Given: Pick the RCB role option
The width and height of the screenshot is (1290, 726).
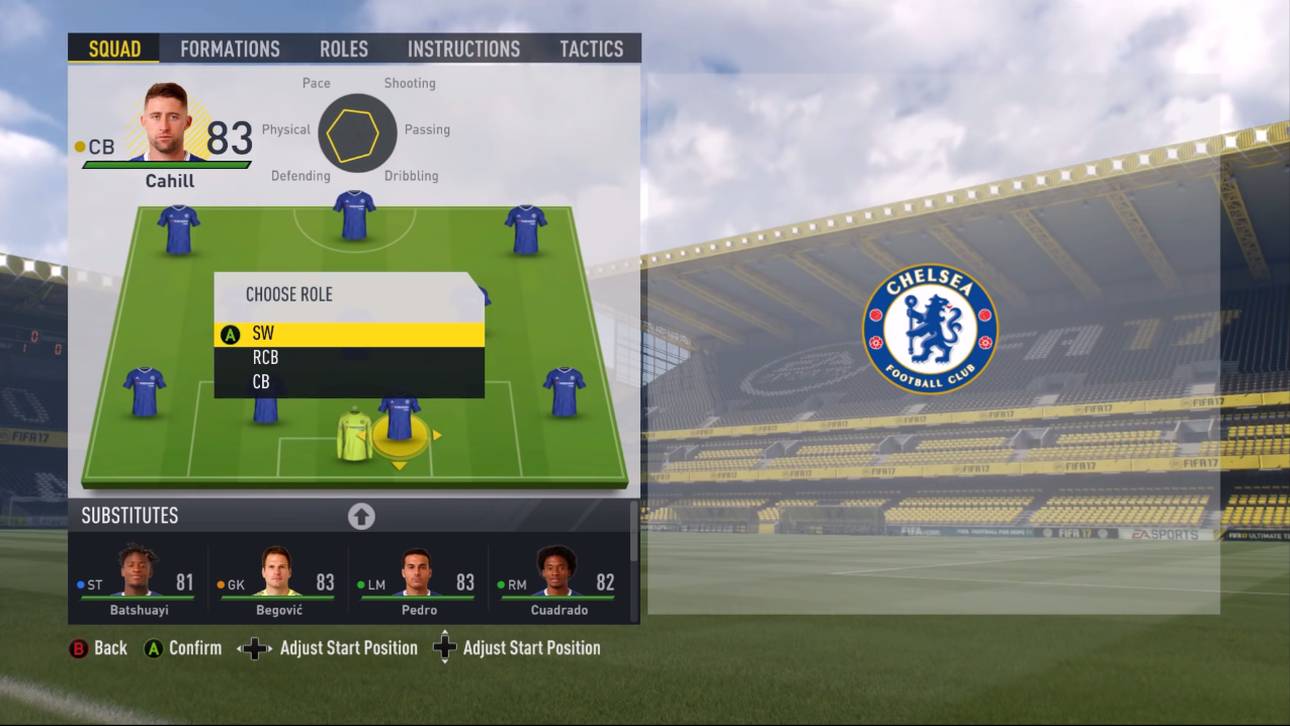Looking at the screenshot, I should tap(349, 358).
